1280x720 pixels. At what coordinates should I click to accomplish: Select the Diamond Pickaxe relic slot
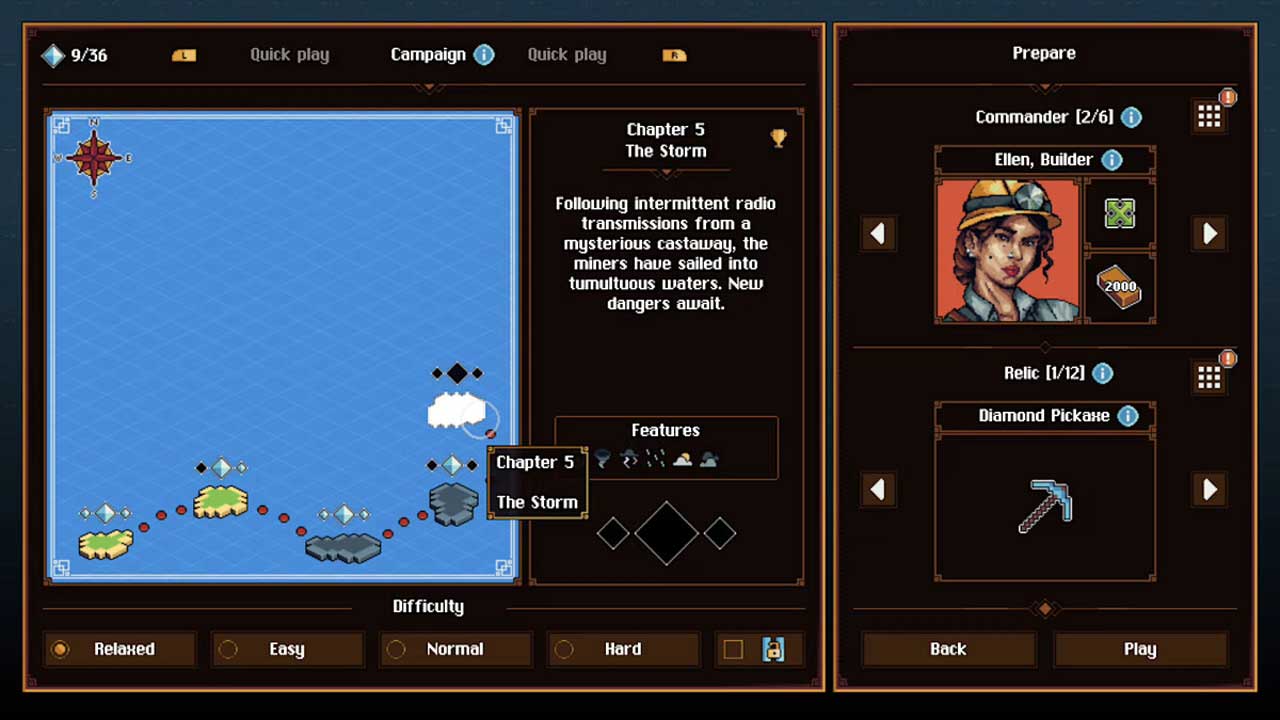[1045, 505]
